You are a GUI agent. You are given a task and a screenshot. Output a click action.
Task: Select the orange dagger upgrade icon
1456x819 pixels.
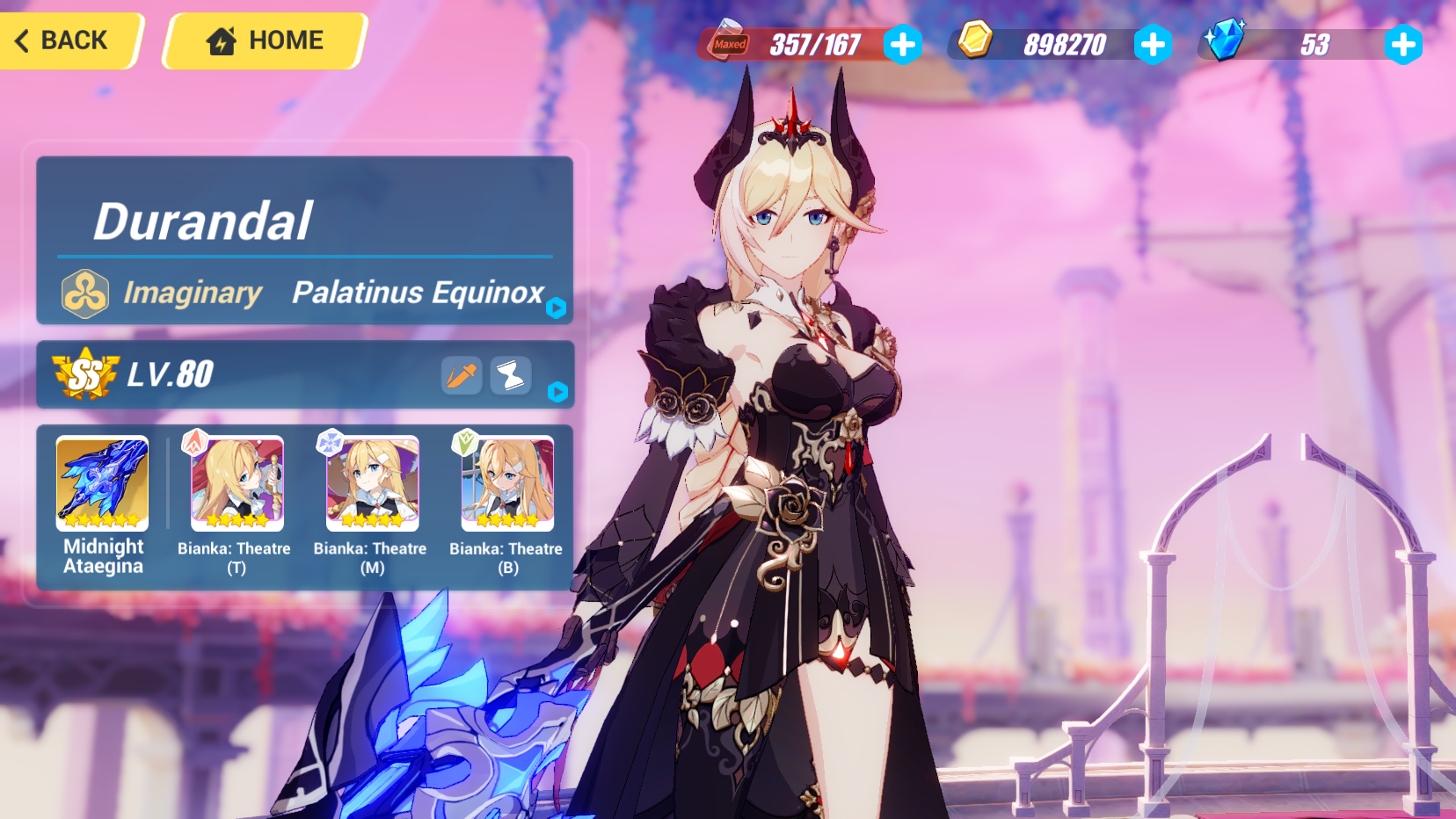tap(461, 375)
